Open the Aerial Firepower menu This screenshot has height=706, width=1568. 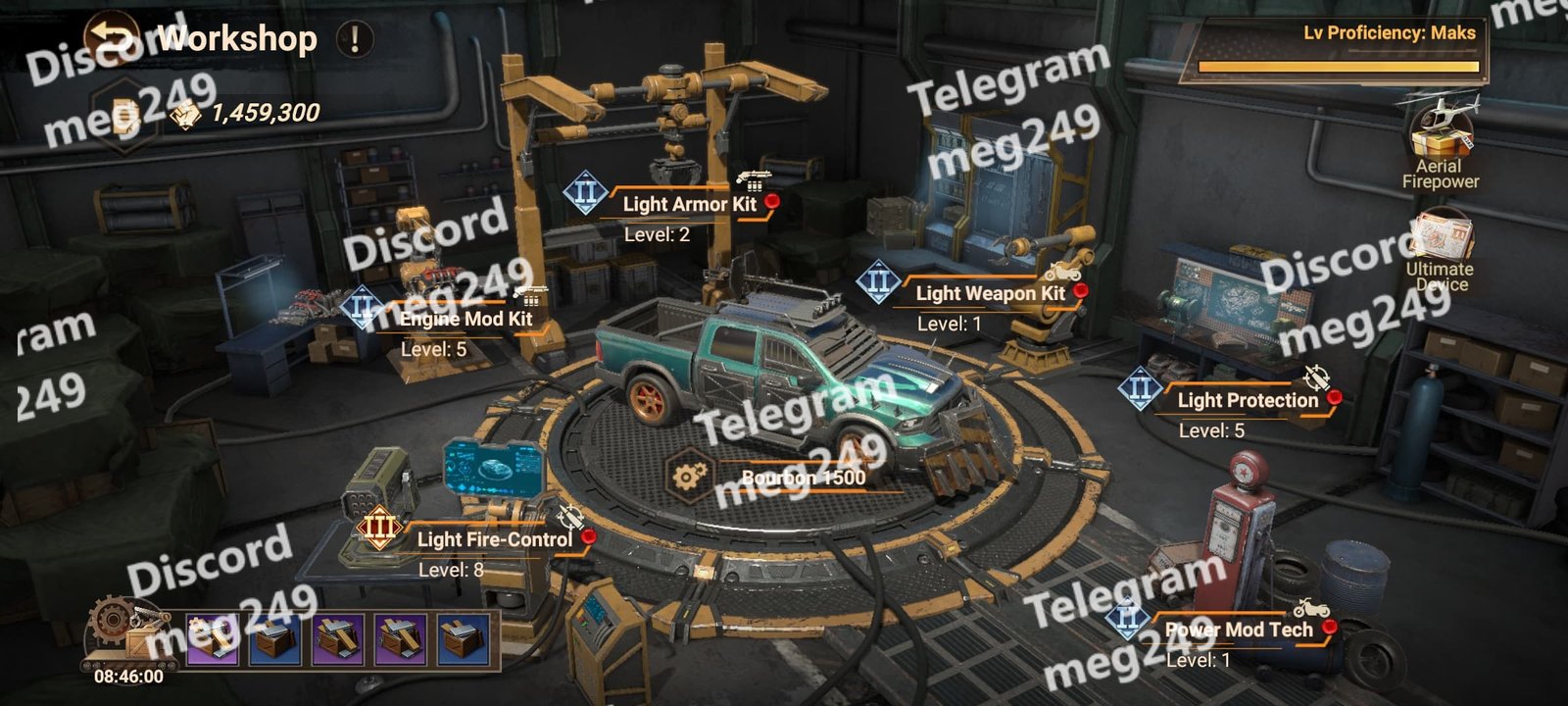pos(1440,138)
